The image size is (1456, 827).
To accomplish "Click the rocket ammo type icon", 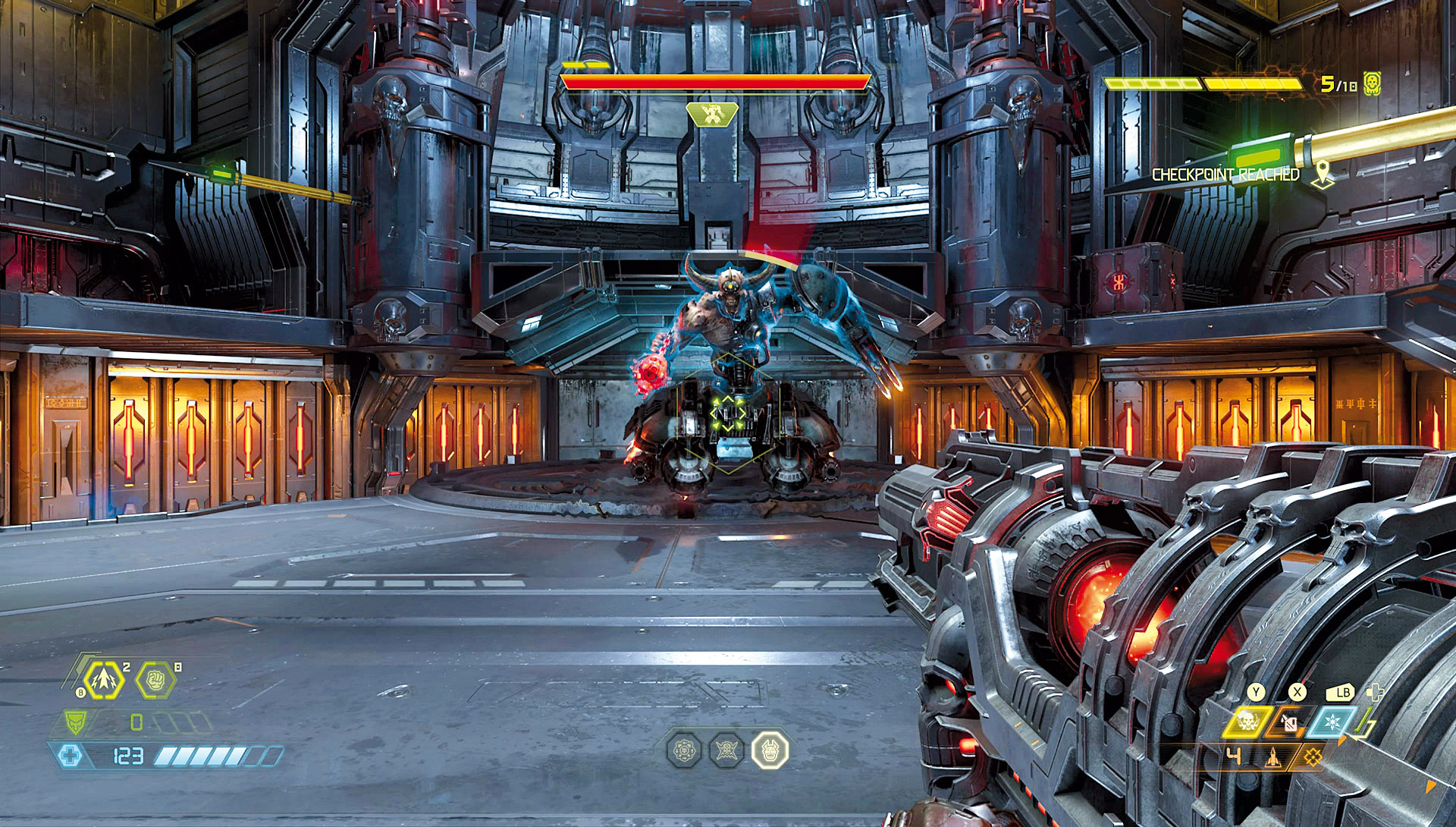I will point(1273,756).
